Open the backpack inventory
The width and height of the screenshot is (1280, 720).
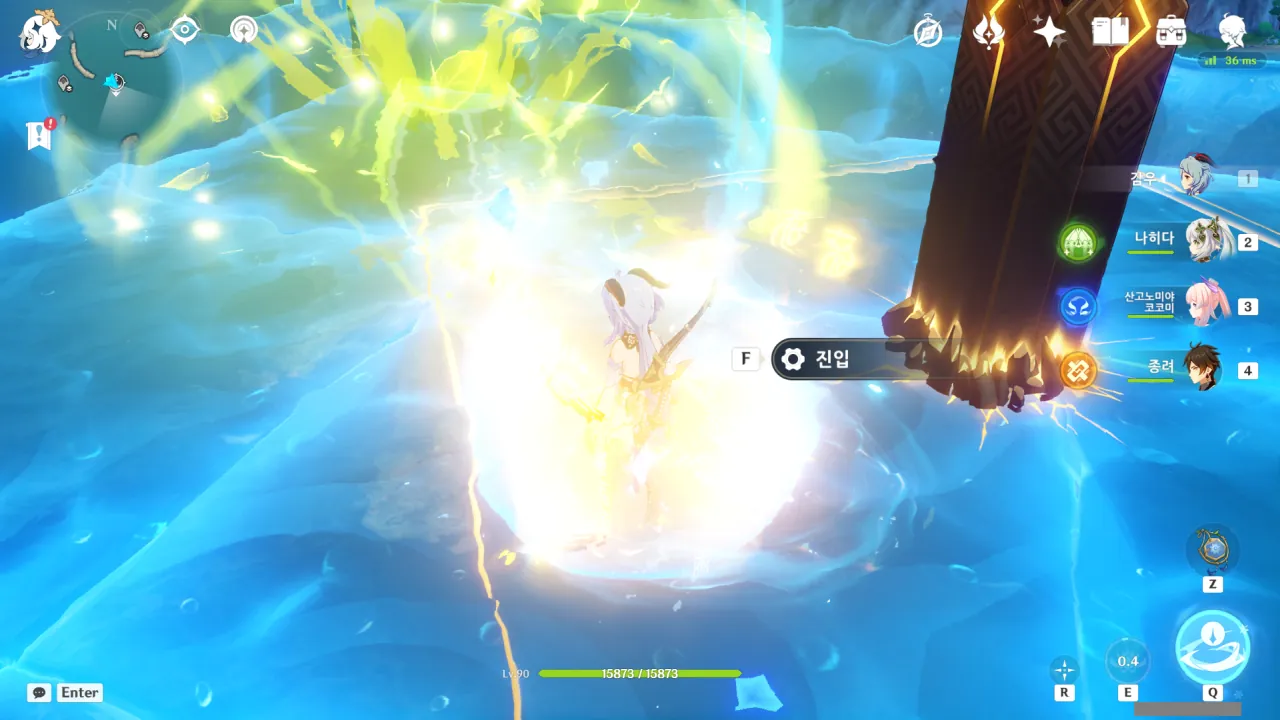1171,32
